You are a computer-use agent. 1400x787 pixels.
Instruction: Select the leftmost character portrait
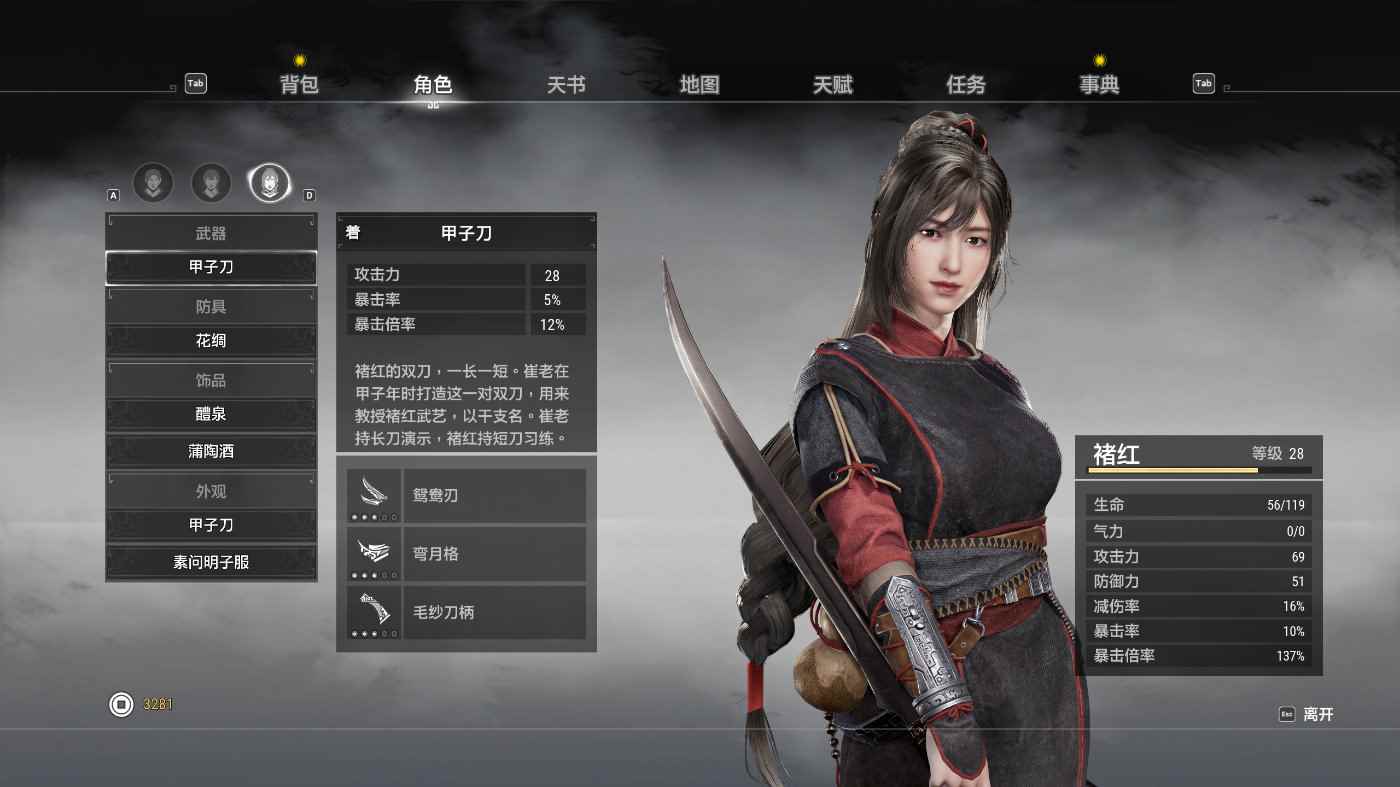[x=153, y=183]
